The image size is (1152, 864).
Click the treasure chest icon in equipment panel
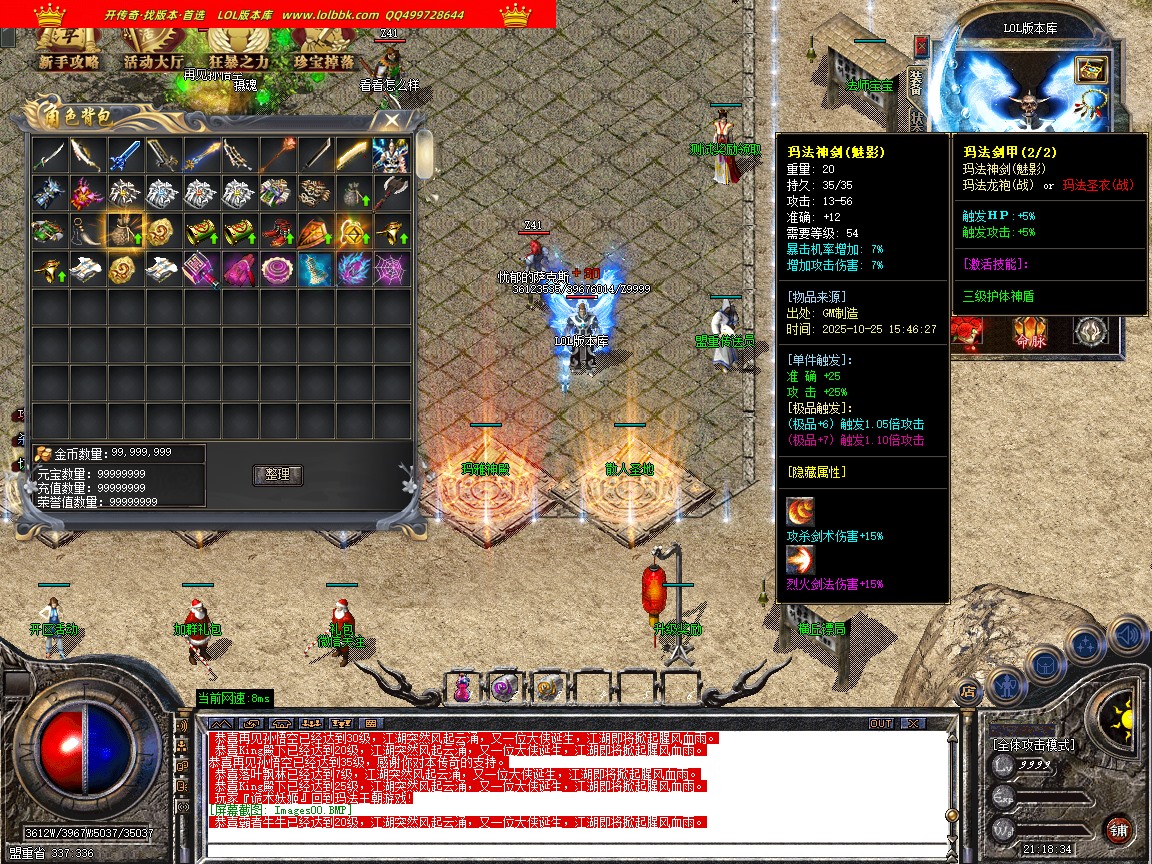point(1090,69)
